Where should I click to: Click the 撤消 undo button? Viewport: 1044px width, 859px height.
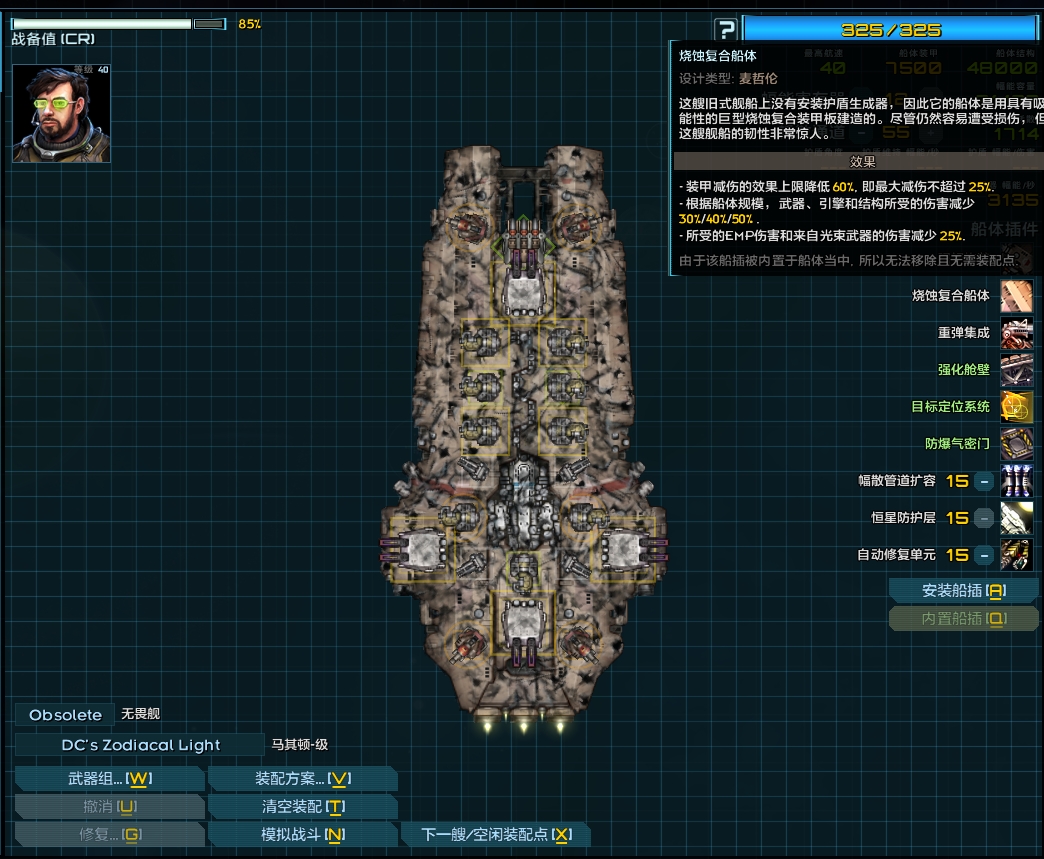[109, 807]
